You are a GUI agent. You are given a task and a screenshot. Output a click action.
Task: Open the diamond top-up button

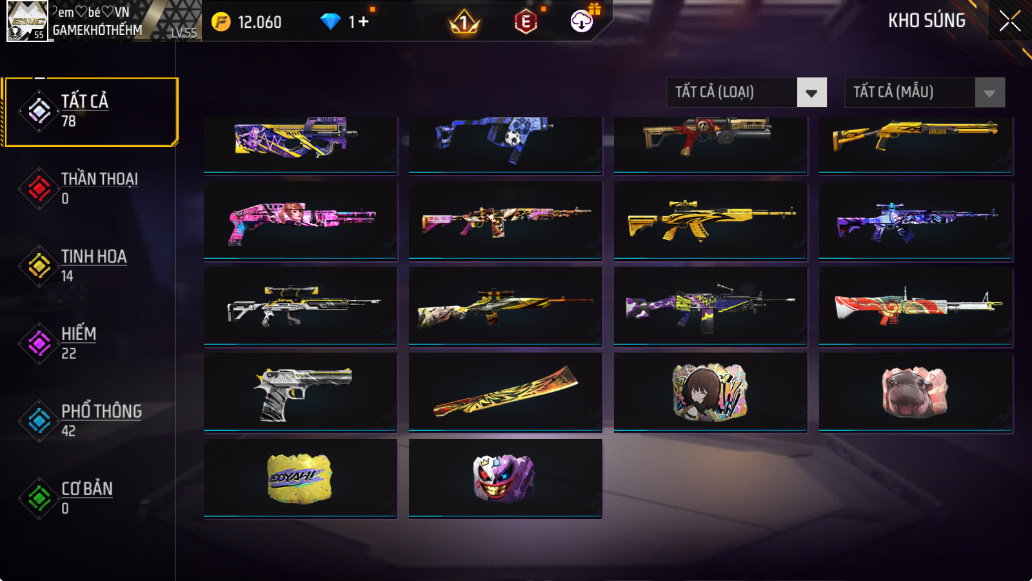[x=346, y=22]
